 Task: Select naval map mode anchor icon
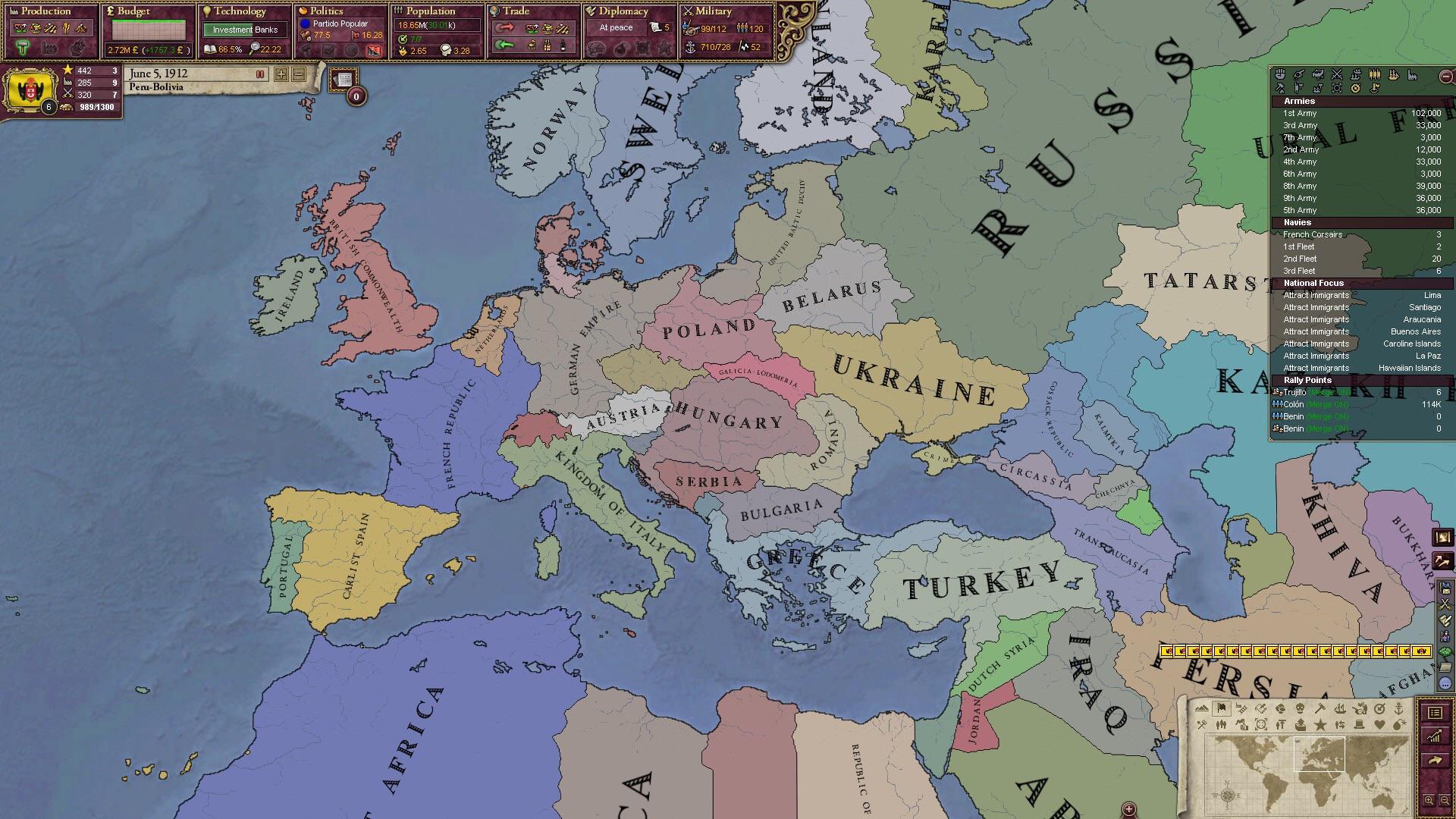tap(1399, 710)
